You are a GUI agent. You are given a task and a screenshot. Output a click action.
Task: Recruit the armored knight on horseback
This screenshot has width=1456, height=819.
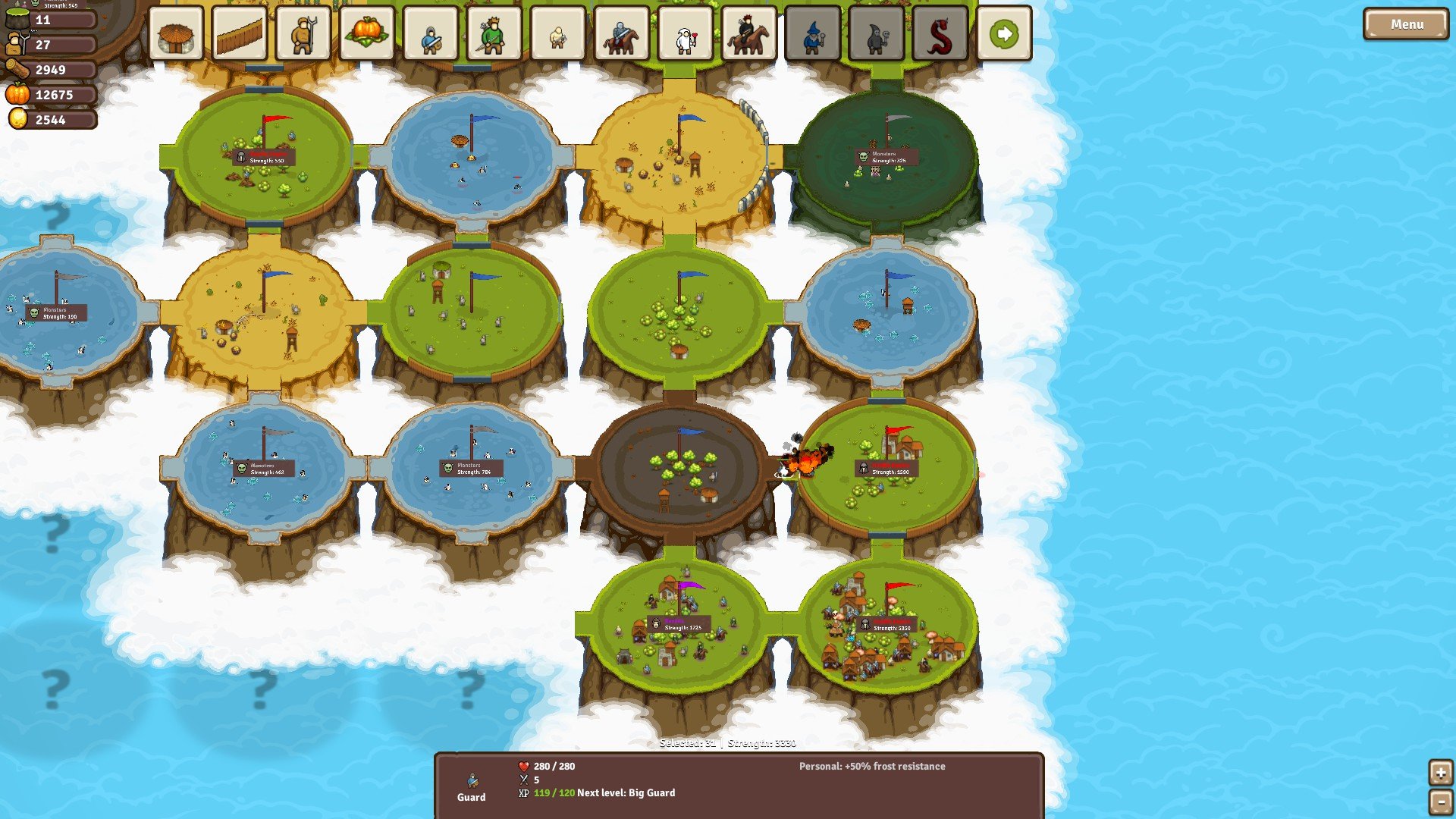coord(622,34)
